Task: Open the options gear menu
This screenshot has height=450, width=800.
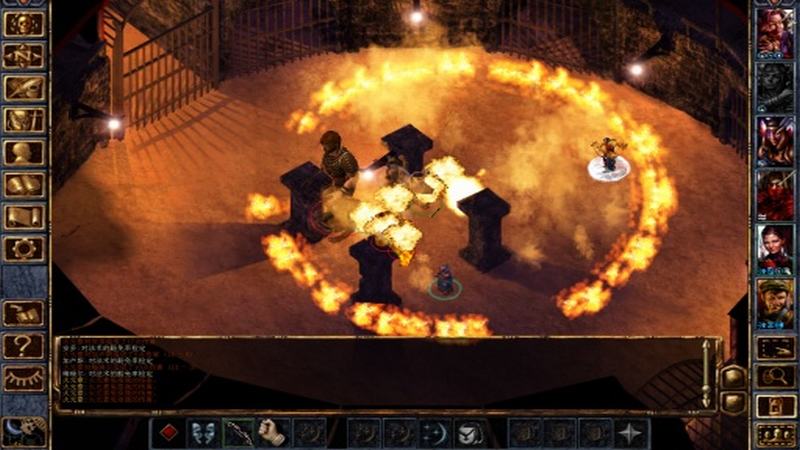Action: click(x=23, y=248)
